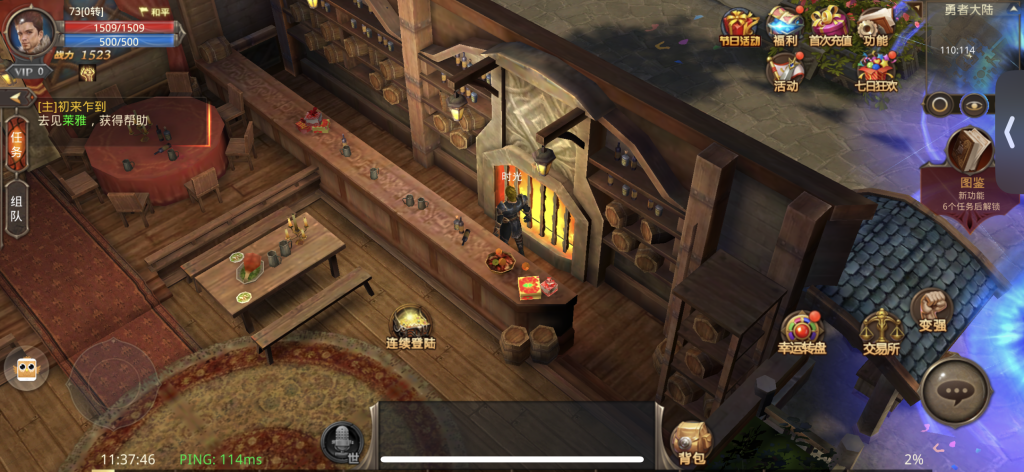Open the chat speech bubble button

point(956,393)
